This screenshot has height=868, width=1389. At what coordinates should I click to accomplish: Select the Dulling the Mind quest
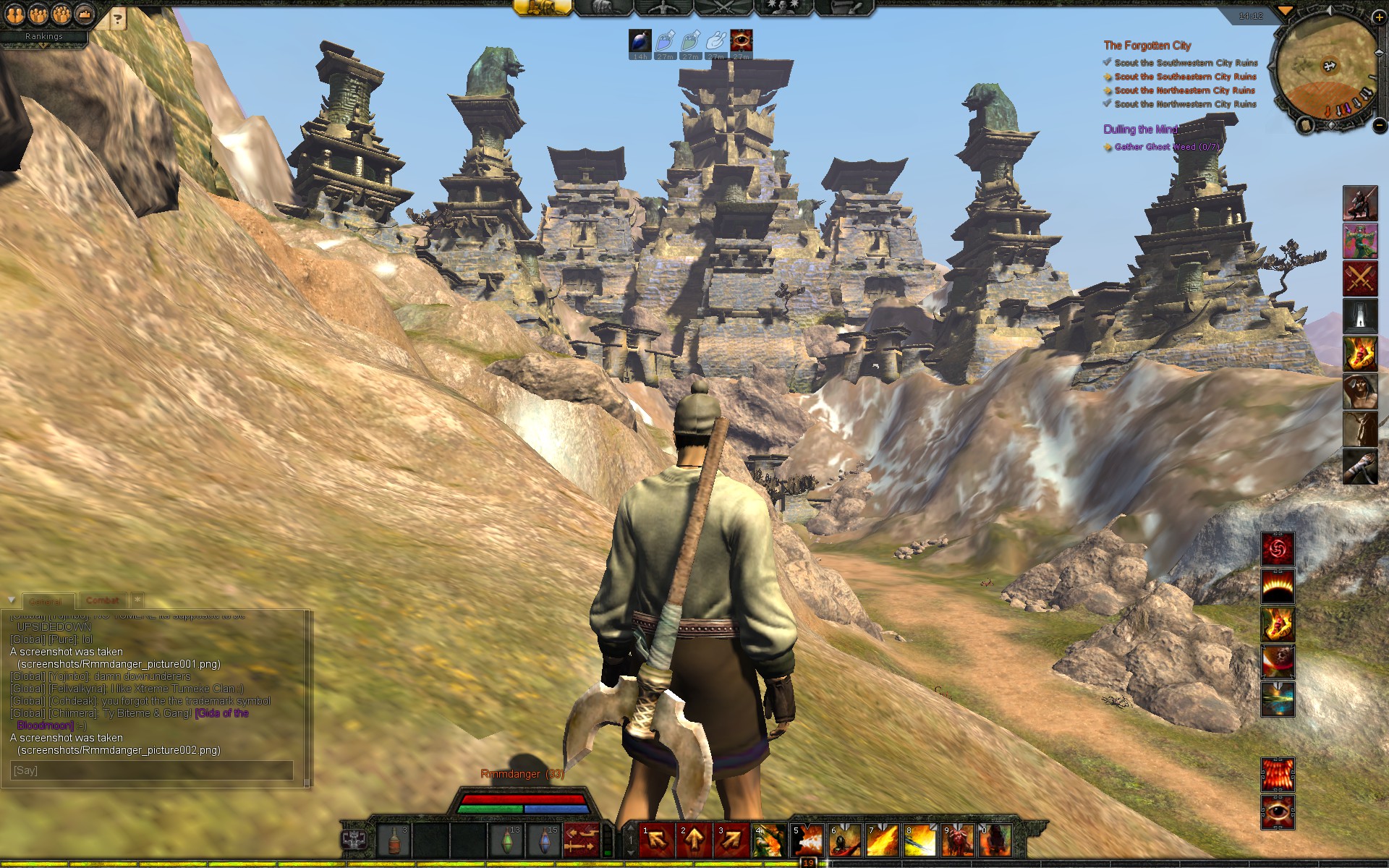pyautogui.click(x=1140, y=129)
